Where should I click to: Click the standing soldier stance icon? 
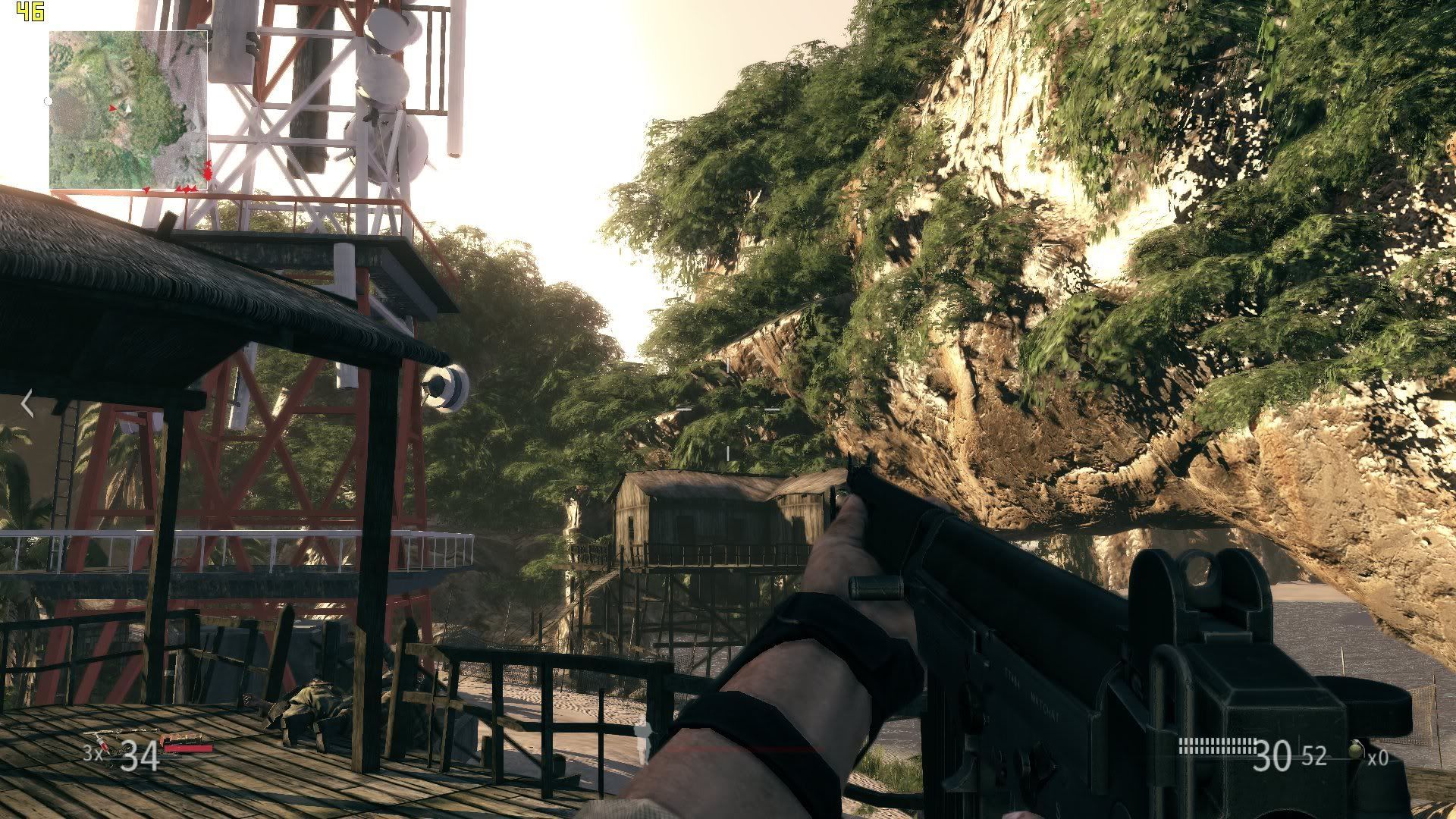coord(644,739)
